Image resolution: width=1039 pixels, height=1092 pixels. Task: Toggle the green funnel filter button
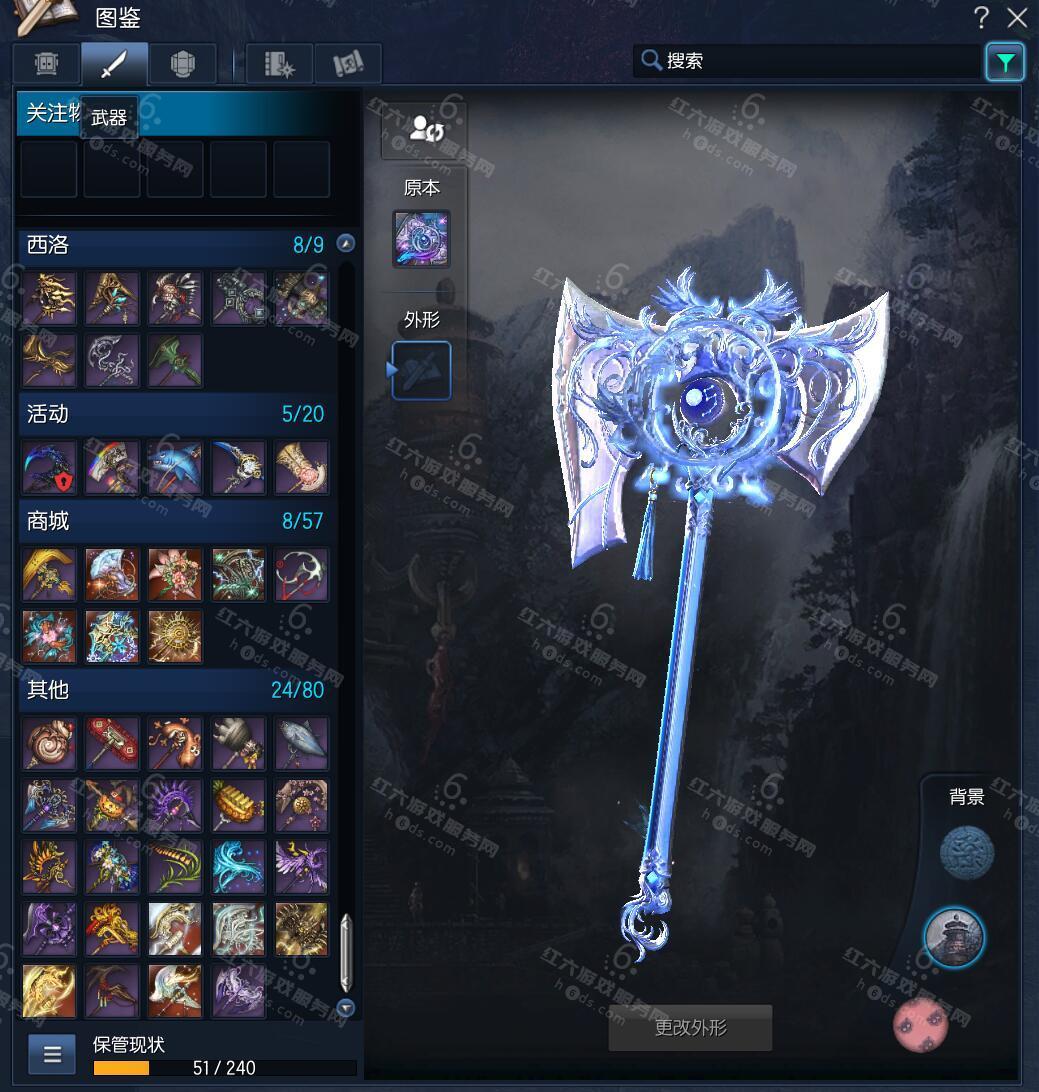pos(1004,62)
